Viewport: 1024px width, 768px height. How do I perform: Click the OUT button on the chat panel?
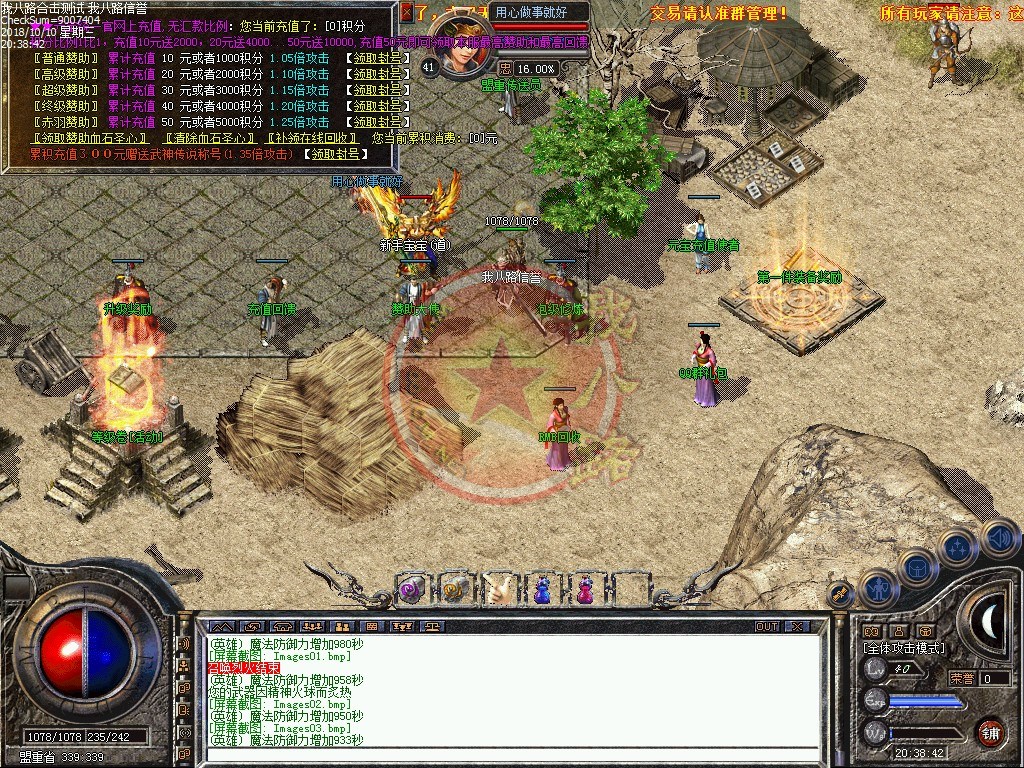(x=766, y=627)
